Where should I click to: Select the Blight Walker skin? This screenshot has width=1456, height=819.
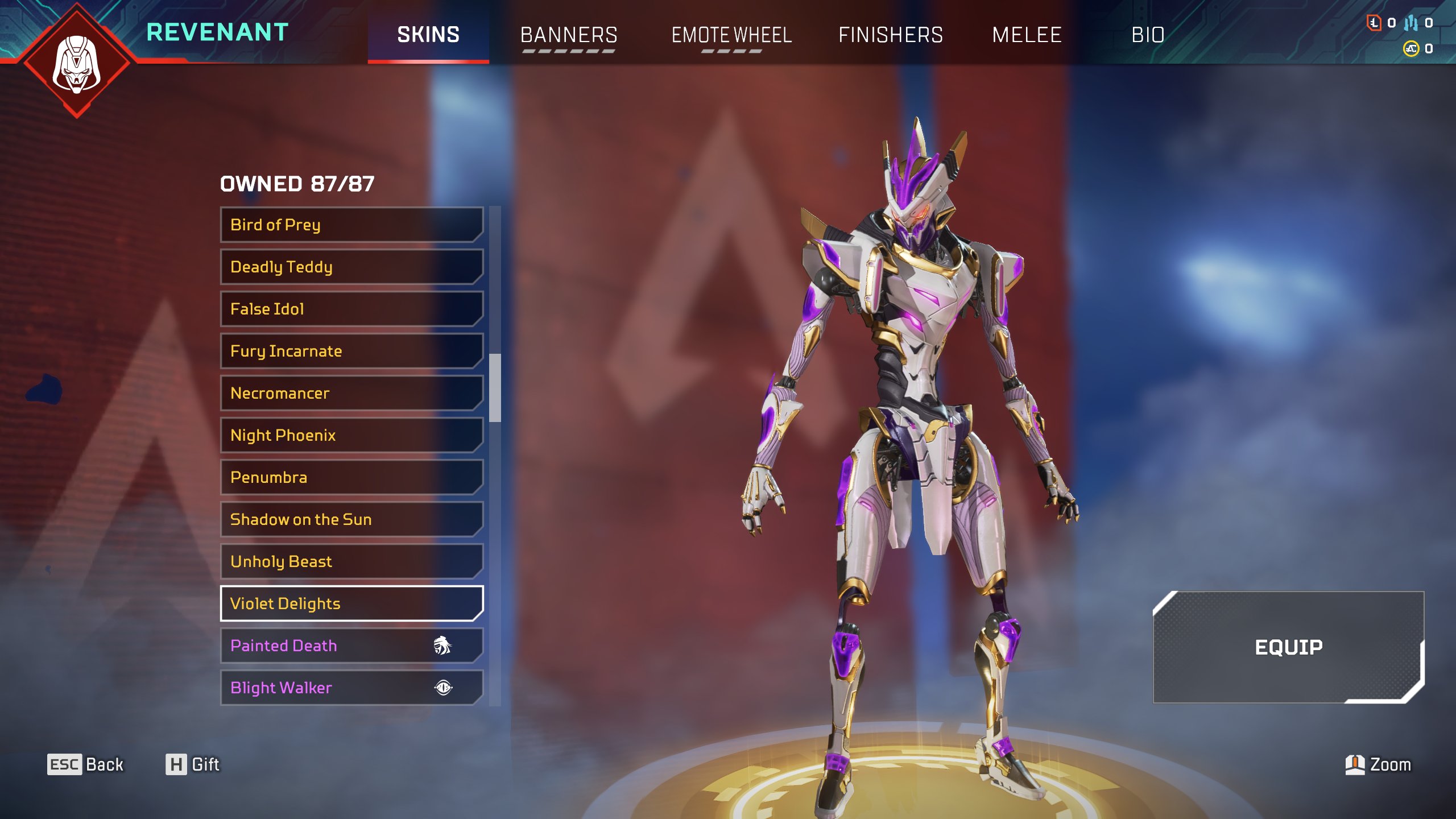351,688
